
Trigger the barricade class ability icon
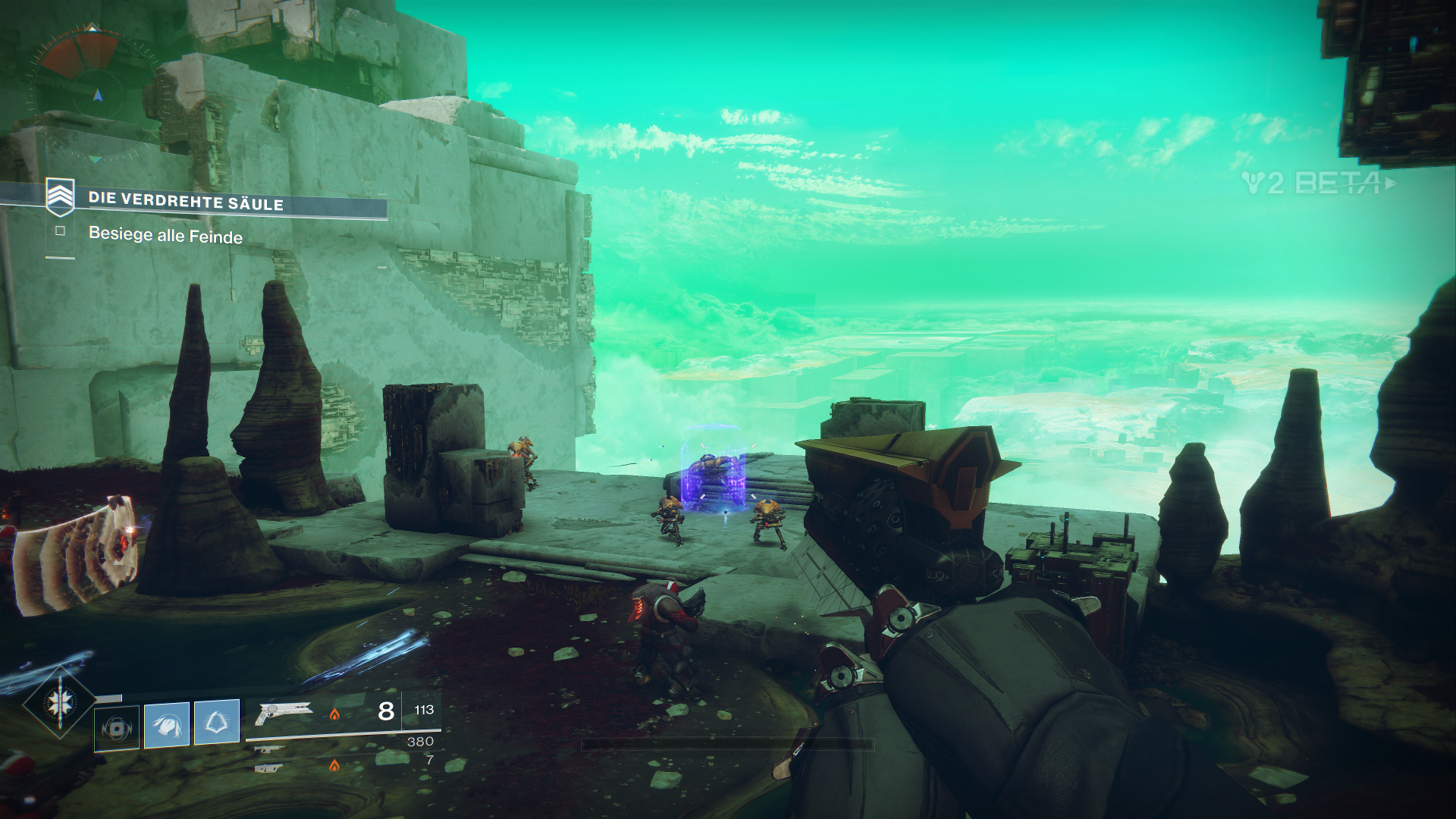tap(217, 722)
